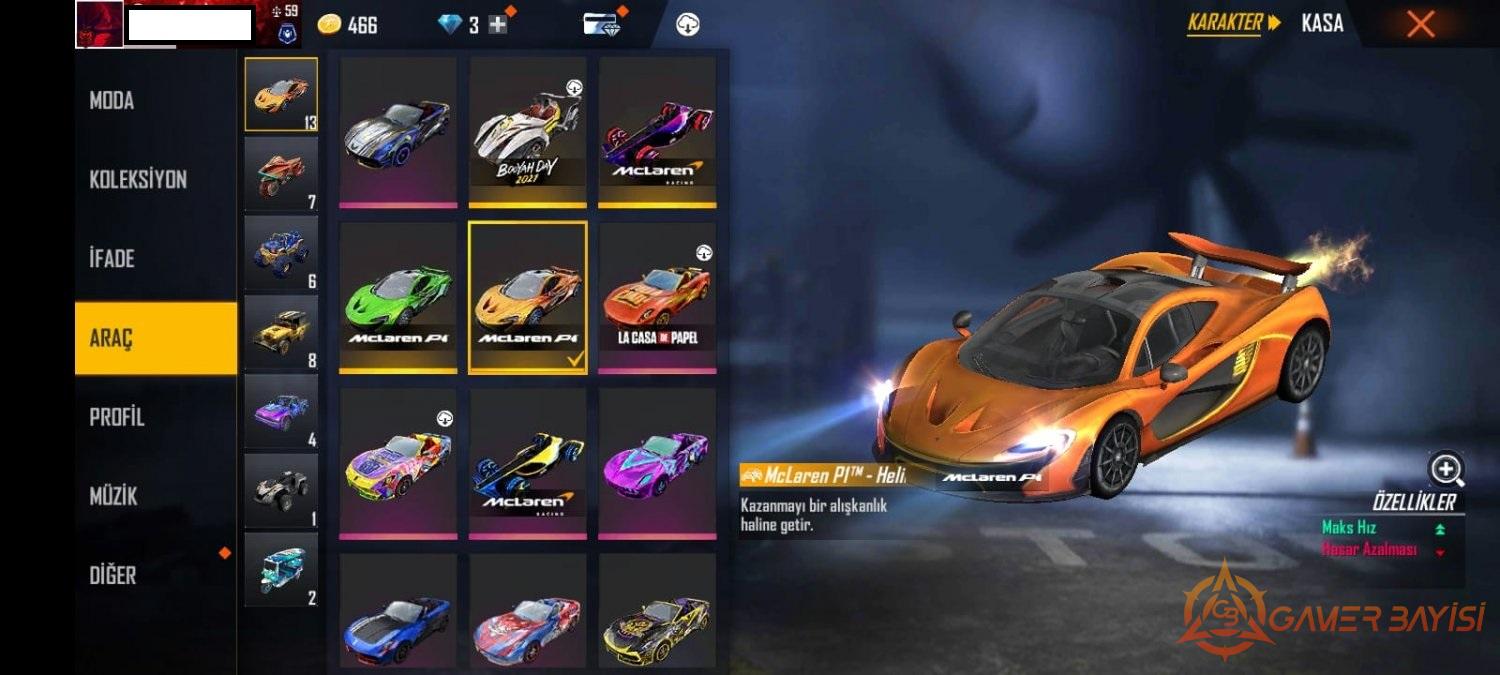Viewport: 1500px width, 675px height.
Task: Switch to the MÜZİK category
Action: point(114,496)
